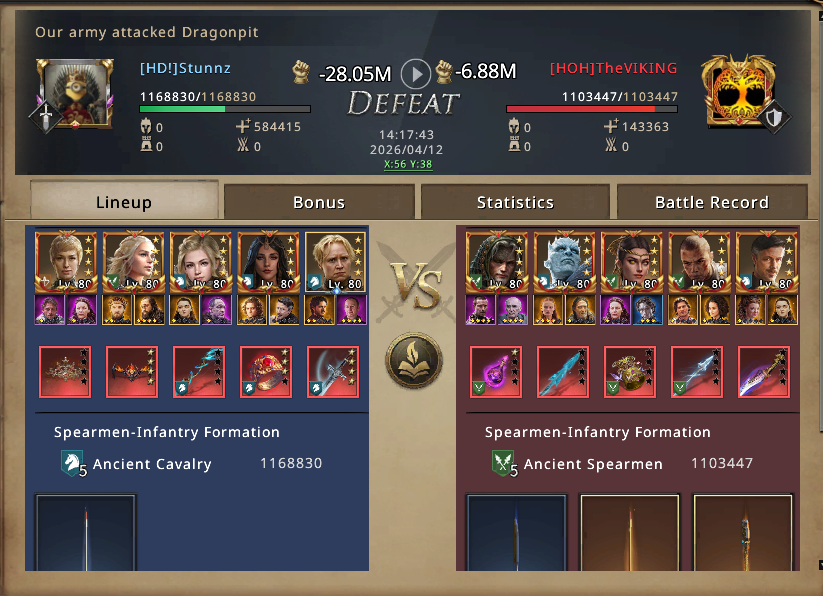This screenshot has height=596, width=823.
Task: Select the short-haired blonde knight commander
Action: click(x=334, y=262)
